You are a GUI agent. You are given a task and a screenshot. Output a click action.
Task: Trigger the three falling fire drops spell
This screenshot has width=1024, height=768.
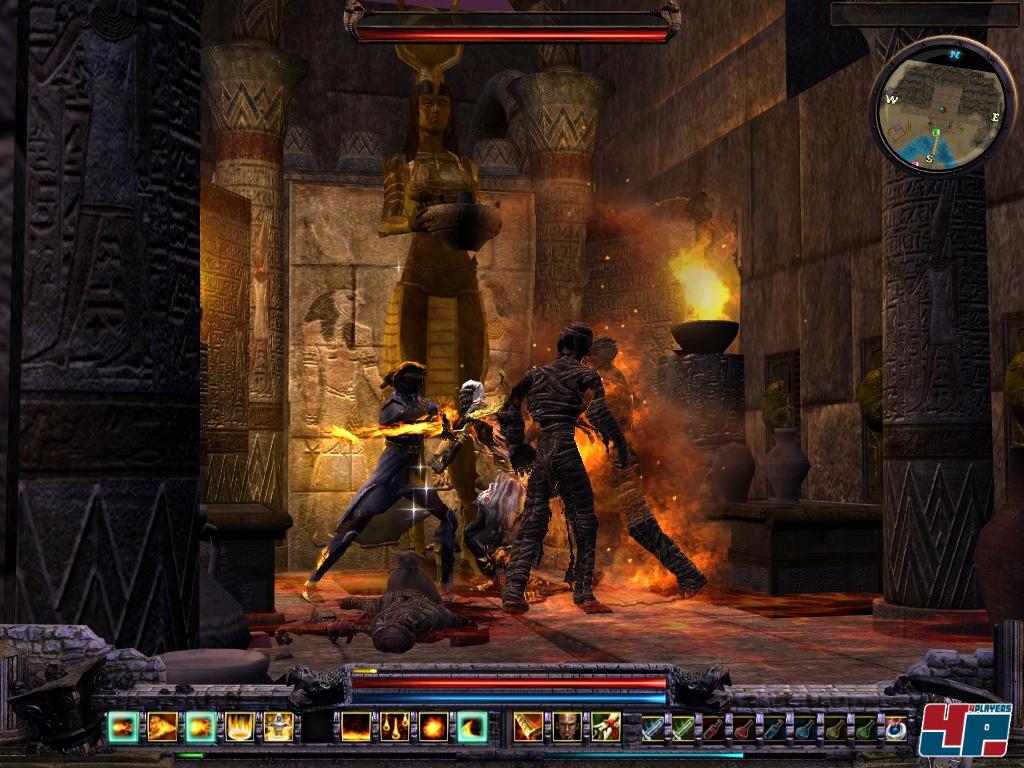(x=395, y=726)
